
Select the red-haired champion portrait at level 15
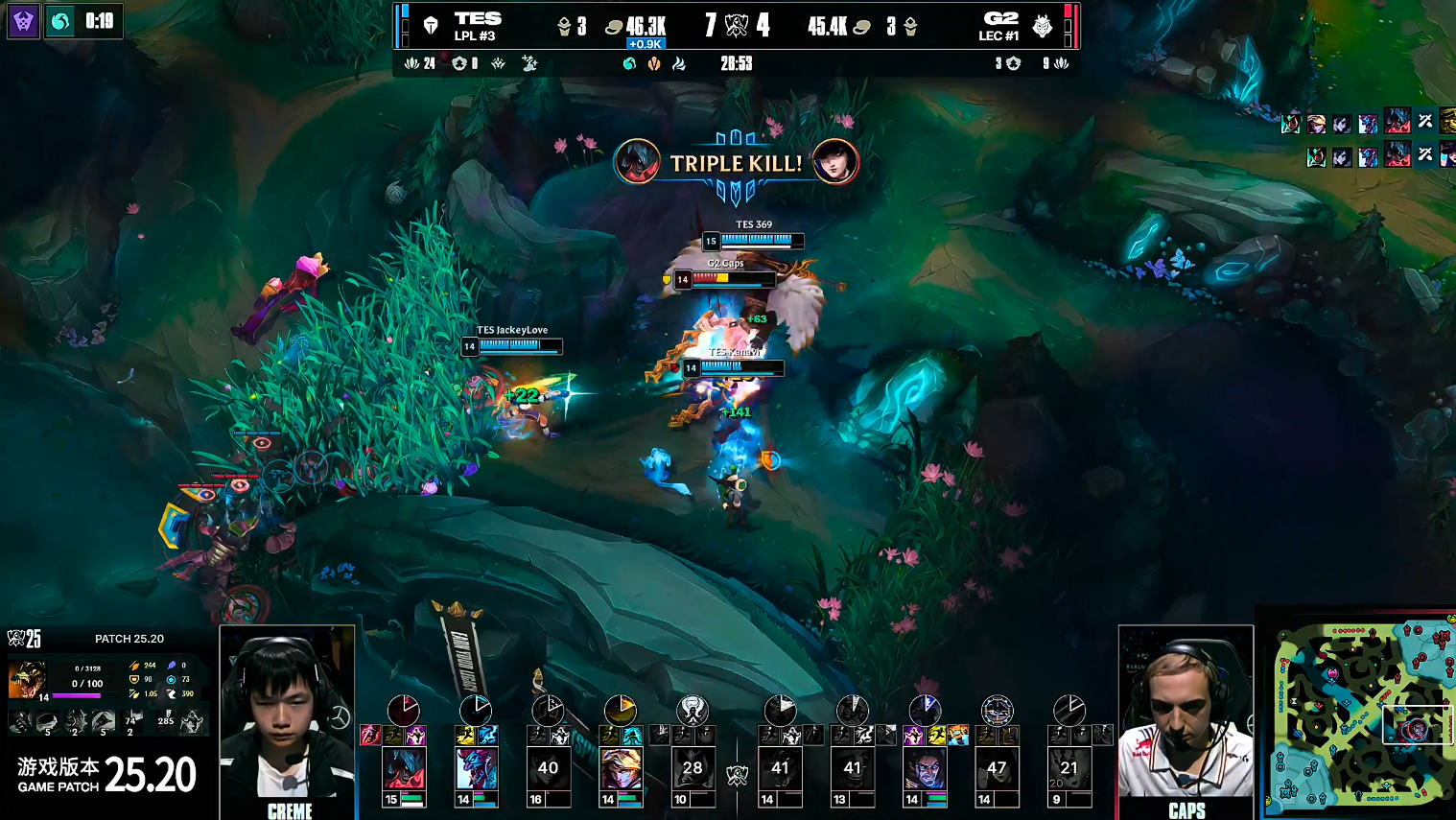404,769
